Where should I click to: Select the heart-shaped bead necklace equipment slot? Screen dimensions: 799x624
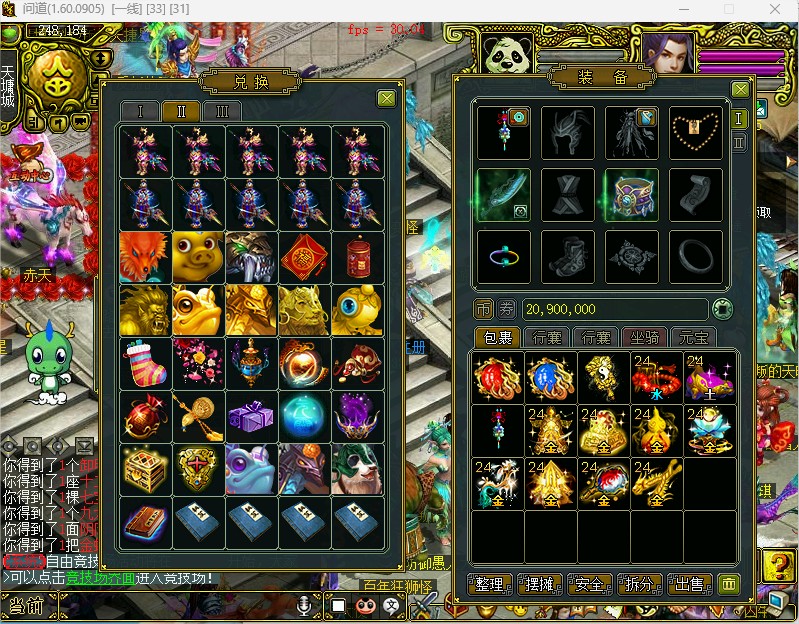pyautogui.click(x=695, y=132)
